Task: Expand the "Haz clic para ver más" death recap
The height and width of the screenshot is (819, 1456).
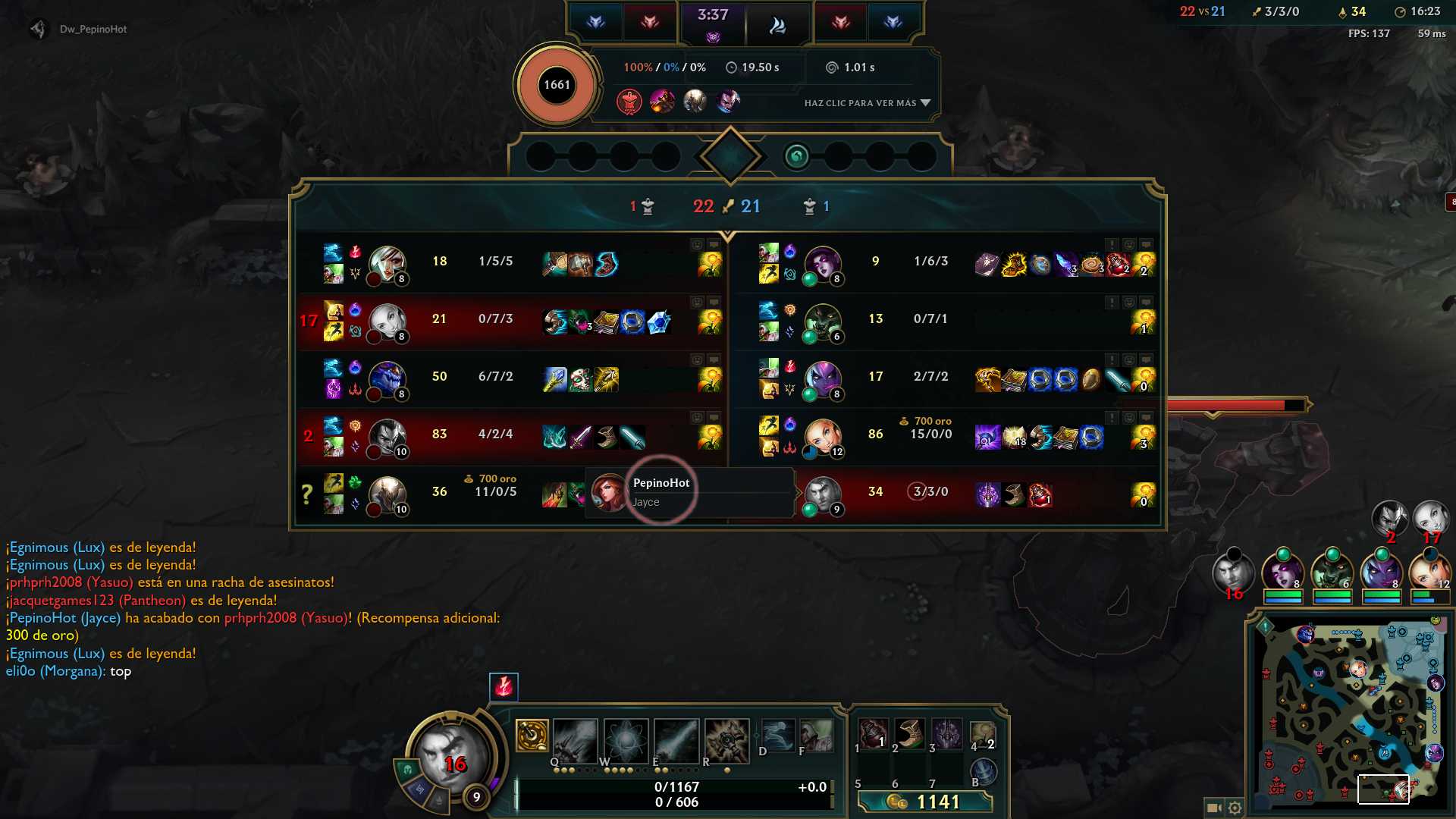Action: click(x=867, y=103)
